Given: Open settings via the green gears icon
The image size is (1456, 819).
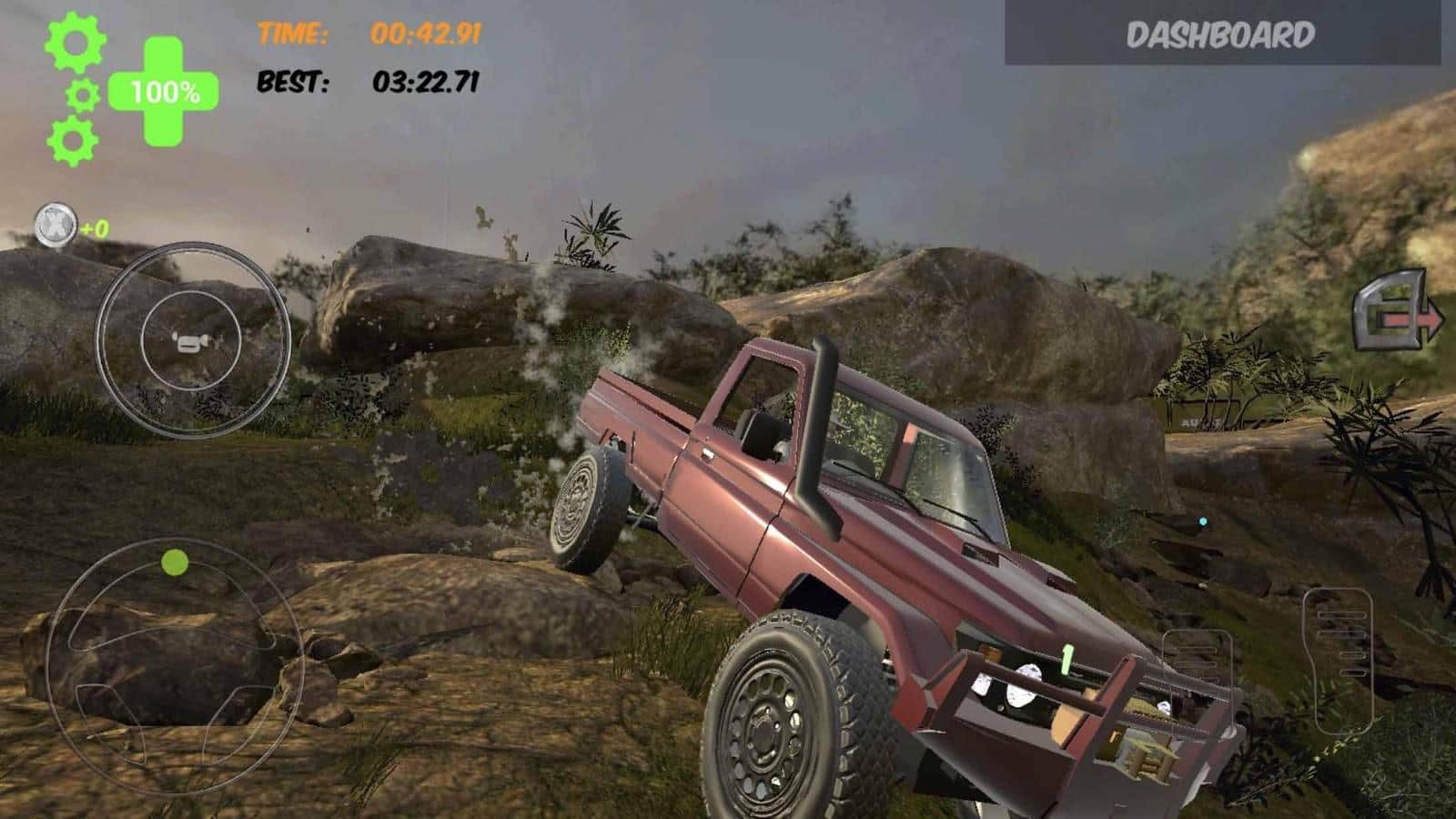Looking at the screenshot, I should pyautogui.click(x=75, y=89).
